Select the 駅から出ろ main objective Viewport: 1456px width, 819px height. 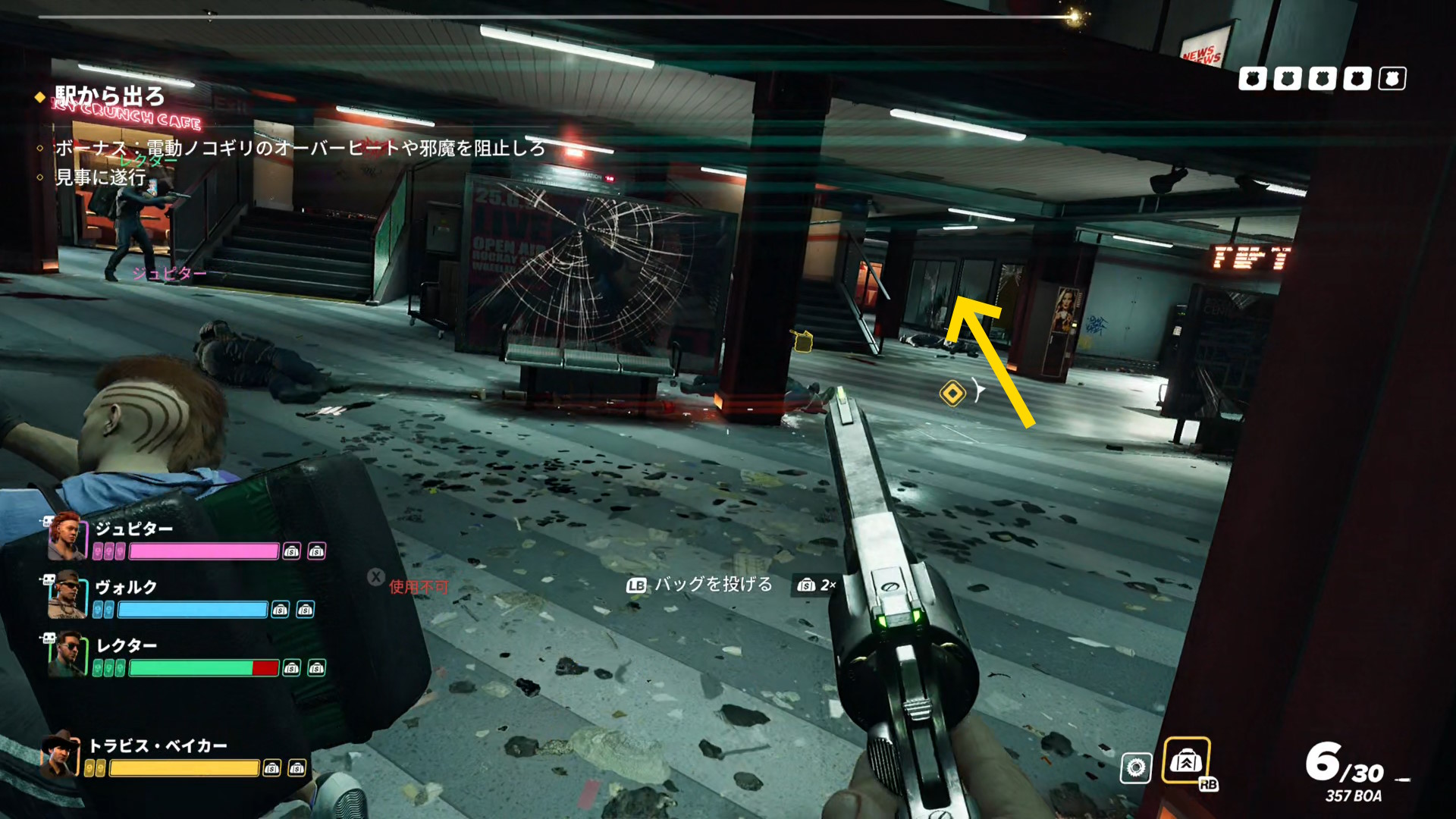coord(109,96)
